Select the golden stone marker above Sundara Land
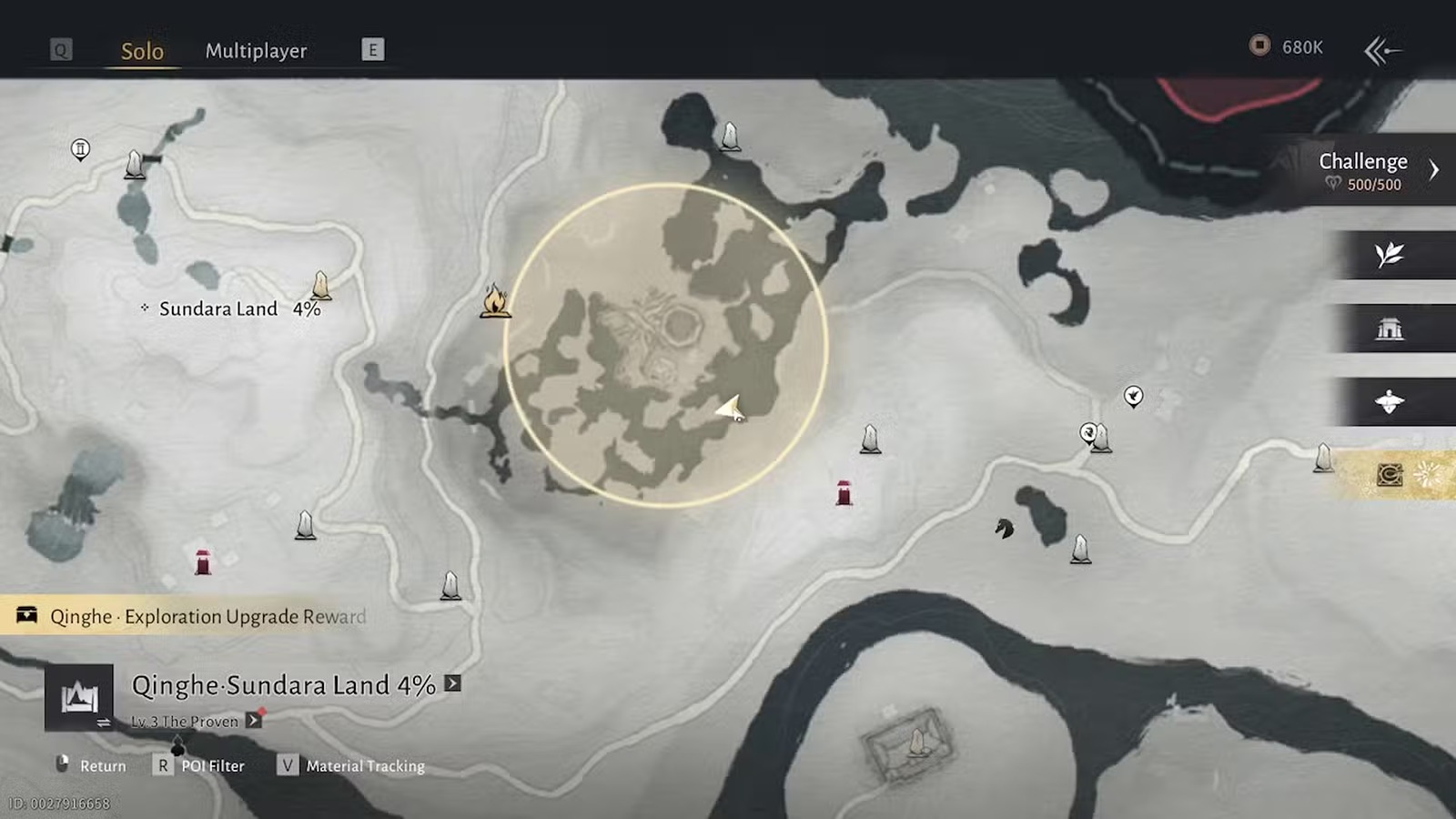Viewport: 1456px width, 819px height. (320, 286)
